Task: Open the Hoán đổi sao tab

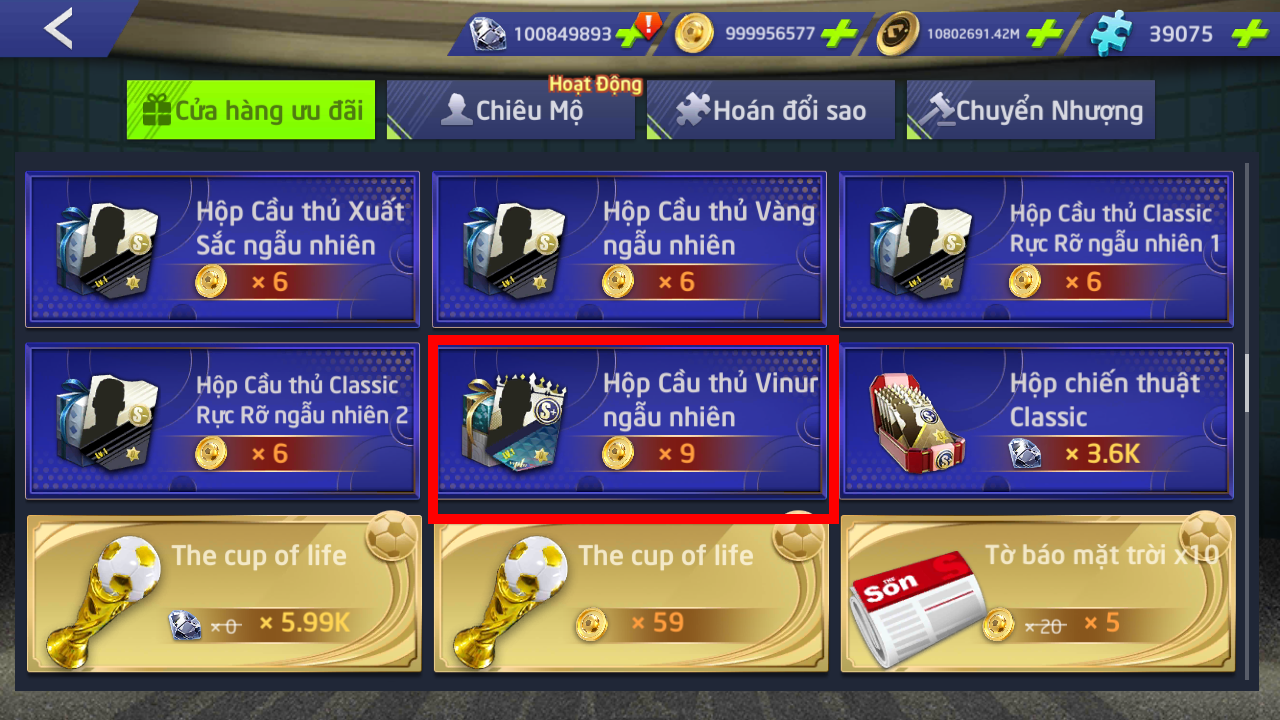Action: pyautogui.click(x=771, y=110)
